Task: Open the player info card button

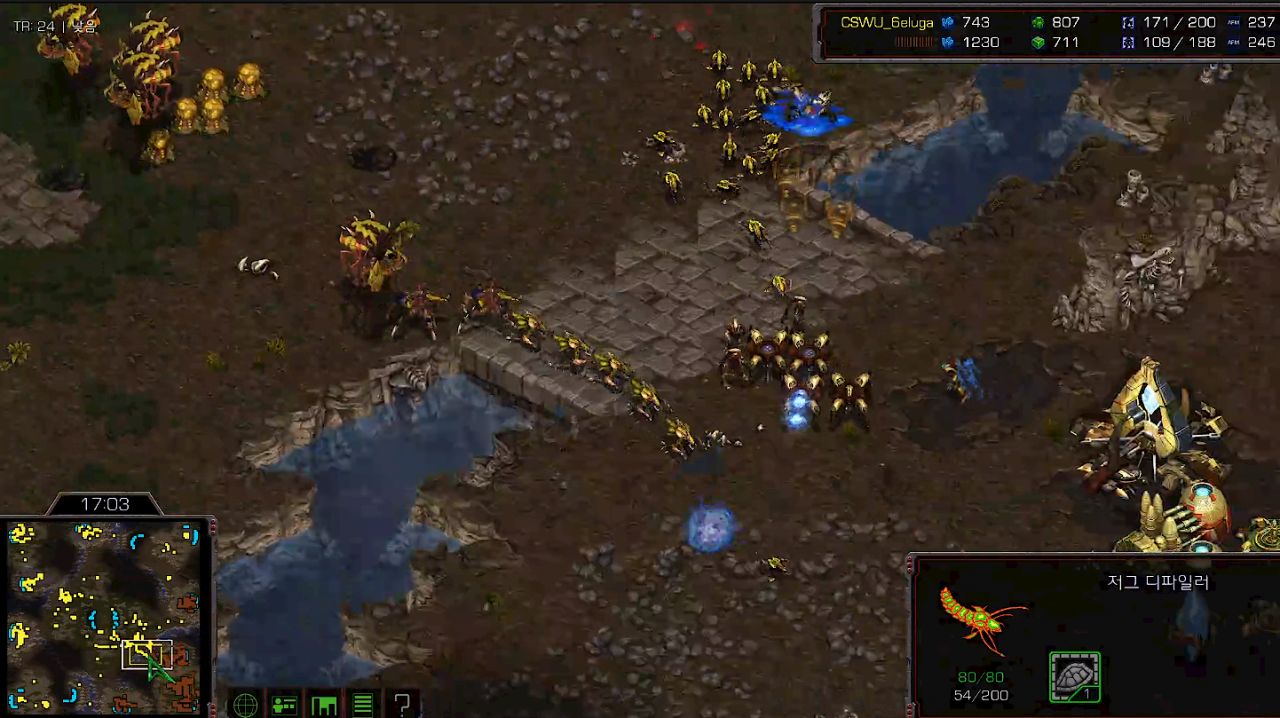Action: tap(284, 705)
